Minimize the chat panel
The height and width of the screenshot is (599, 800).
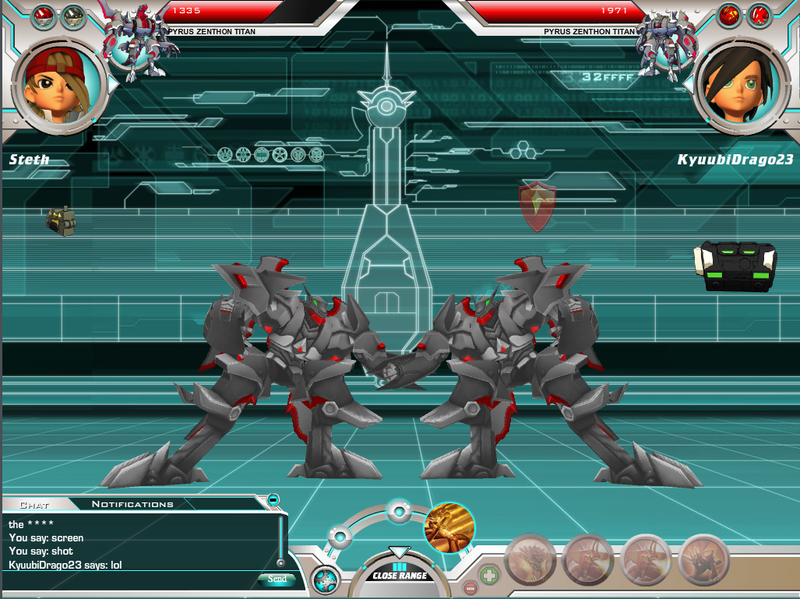click(274, 498)
